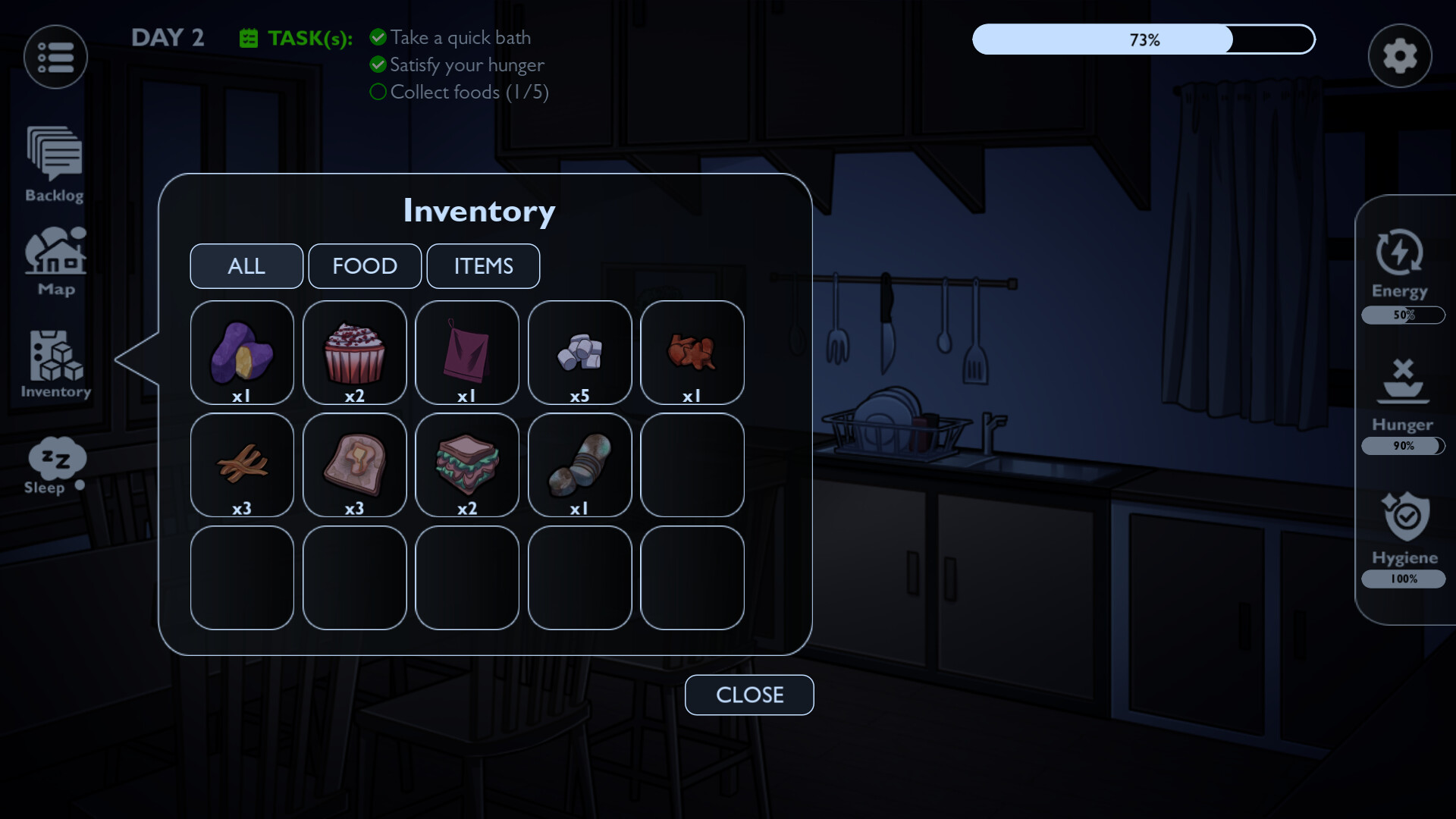Select the cupcake x2 inventory slot
This screenshot has height=819, width=1456.
(354, 352)
